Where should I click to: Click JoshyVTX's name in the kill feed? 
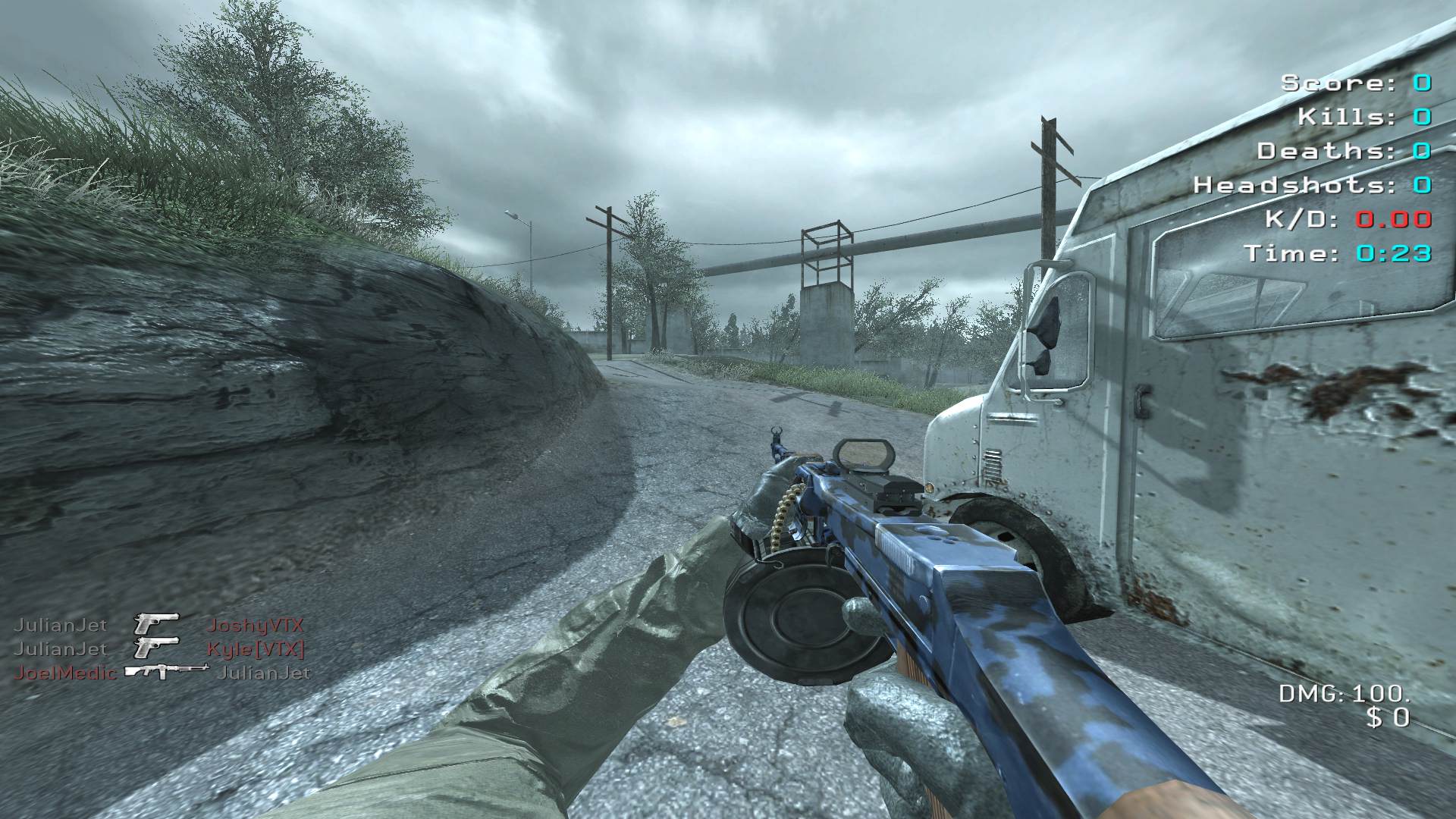pyautogui.click(x=255, y=626)
